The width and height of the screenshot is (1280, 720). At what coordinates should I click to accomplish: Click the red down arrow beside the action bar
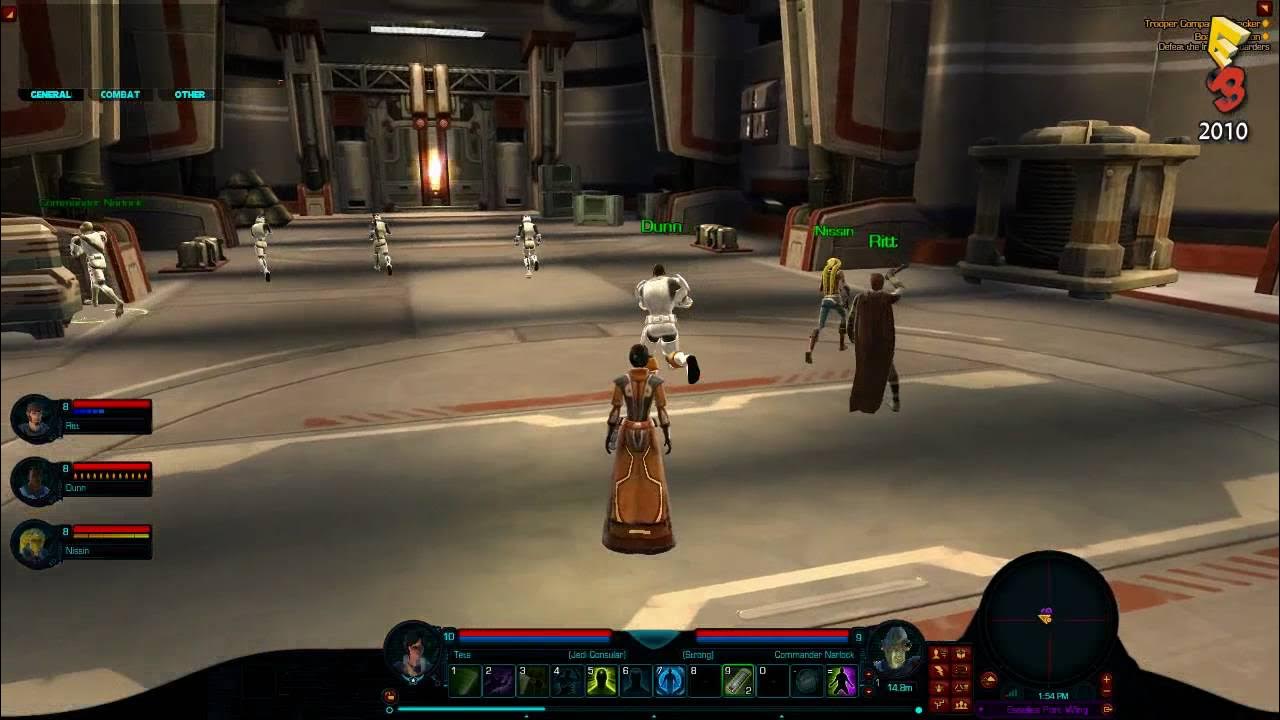click(869, 691)
